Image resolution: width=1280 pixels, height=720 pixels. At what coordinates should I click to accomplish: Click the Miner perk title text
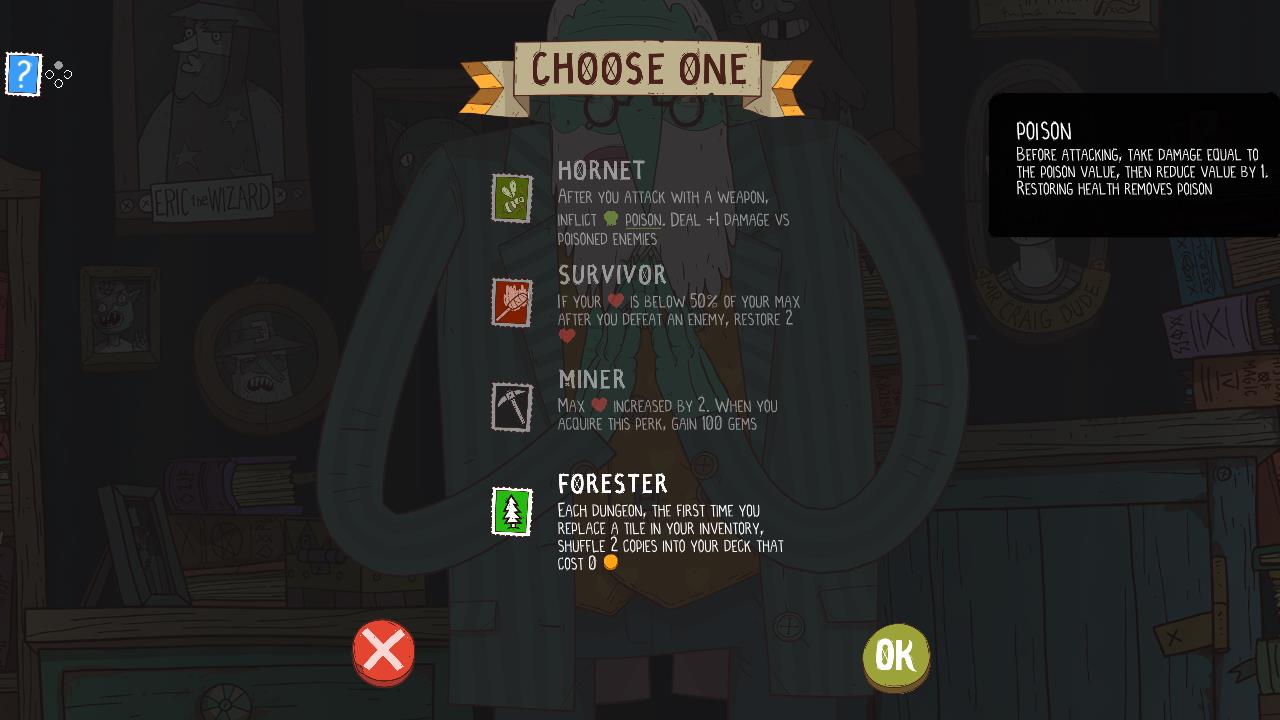coord(592,381)
